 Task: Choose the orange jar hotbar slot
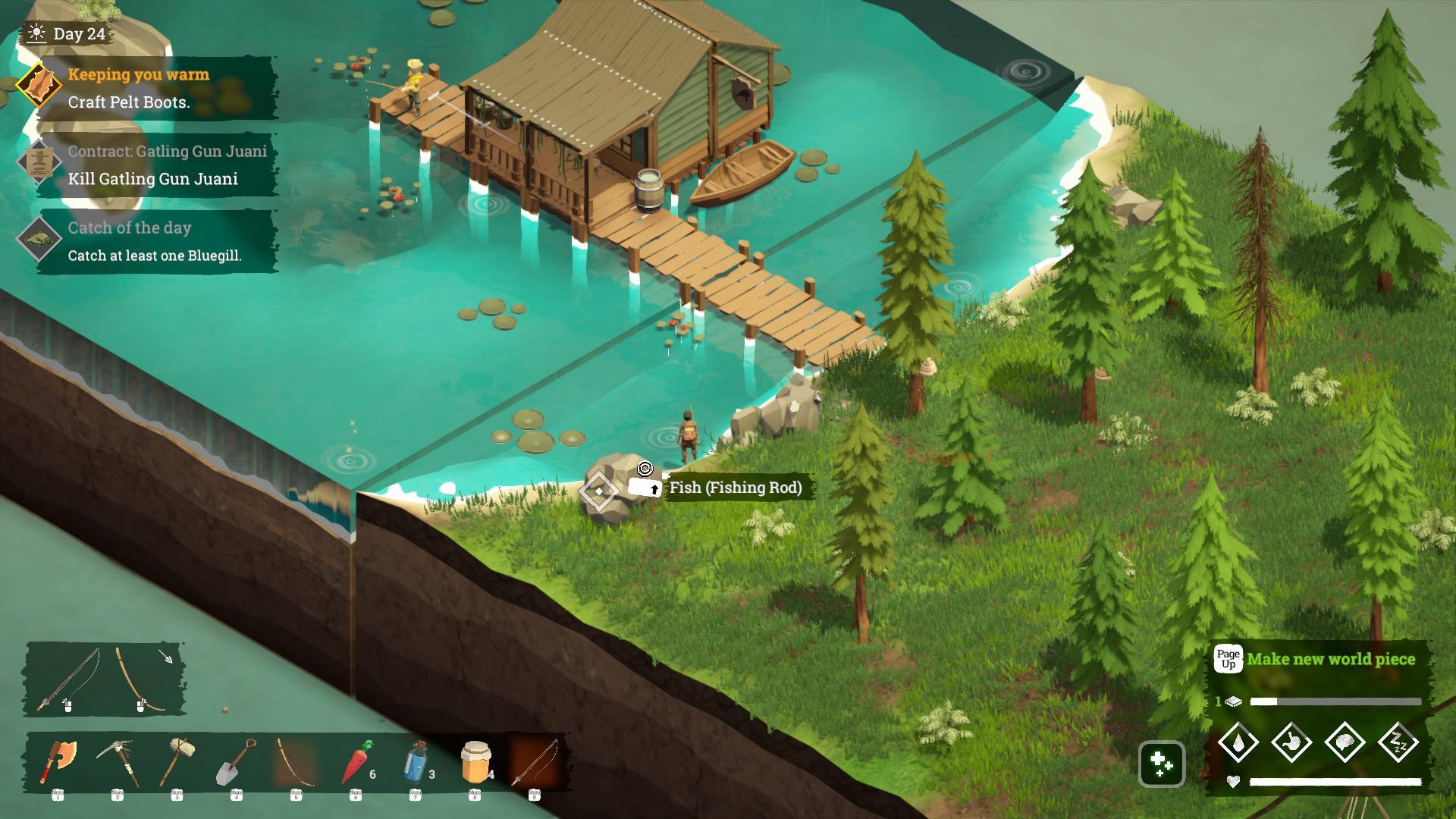pos(475,761)
